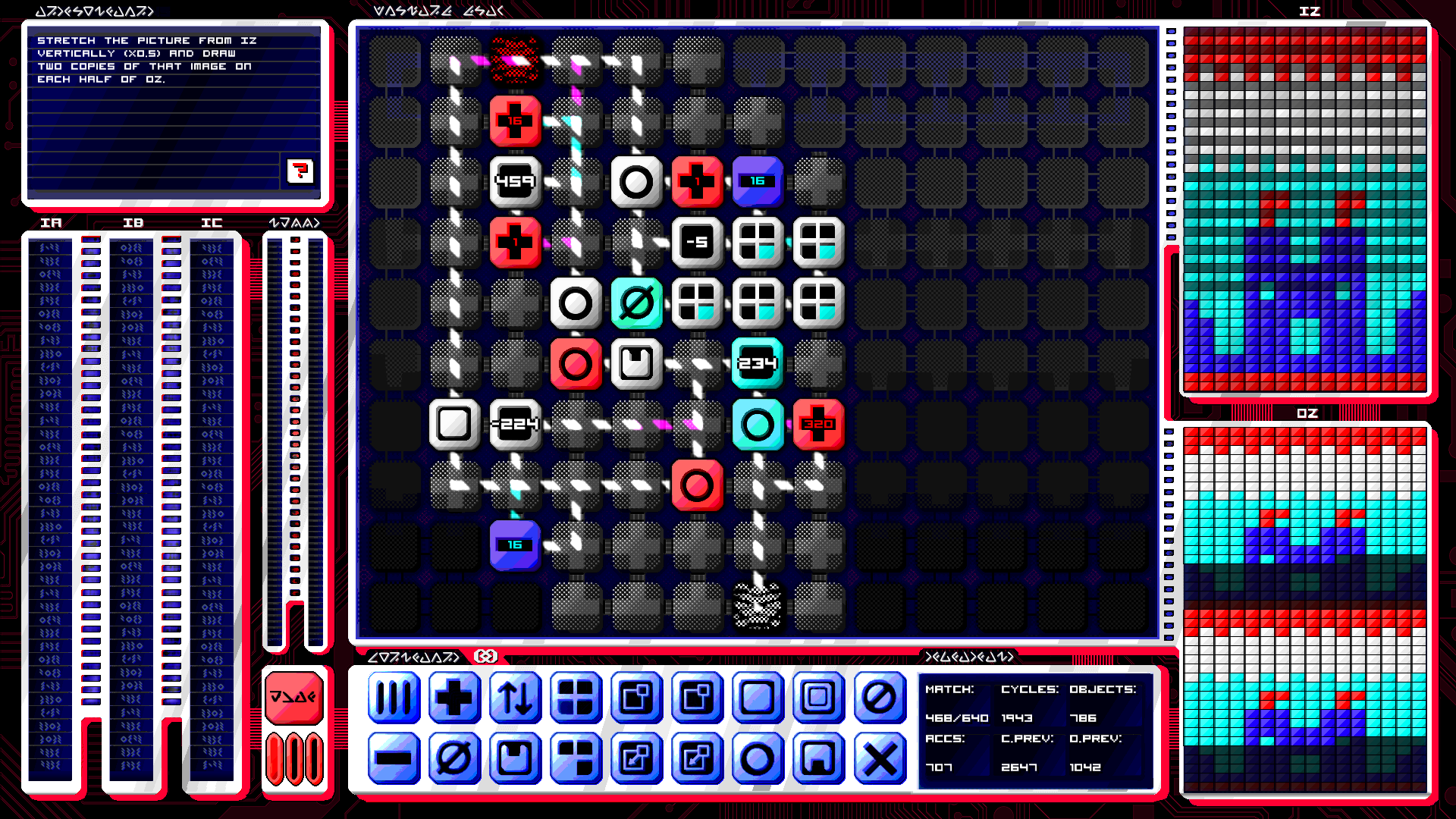Pick the X delete tool from the toolbar

point(879,760)
